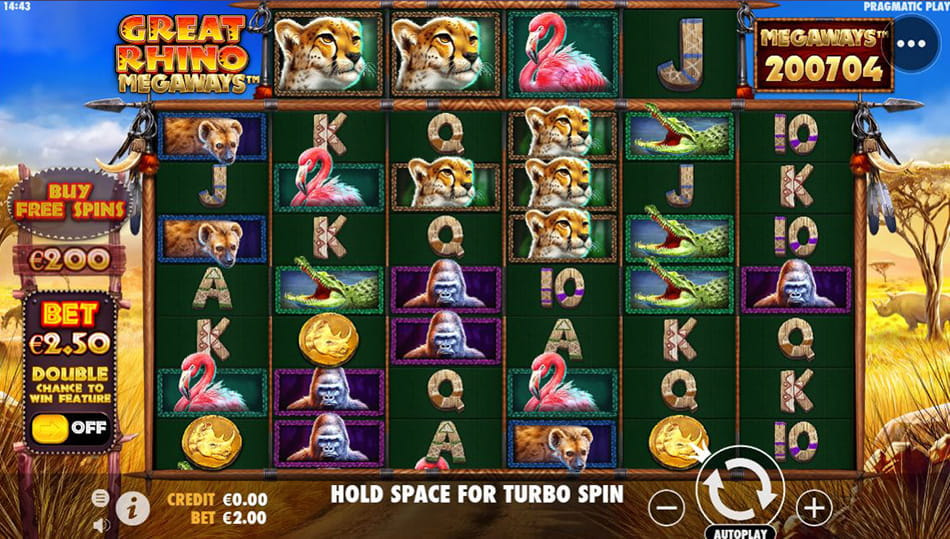Spin the reels with the circular arrows button
This screenshot has width=950, height=539.
tap(740, 491)
